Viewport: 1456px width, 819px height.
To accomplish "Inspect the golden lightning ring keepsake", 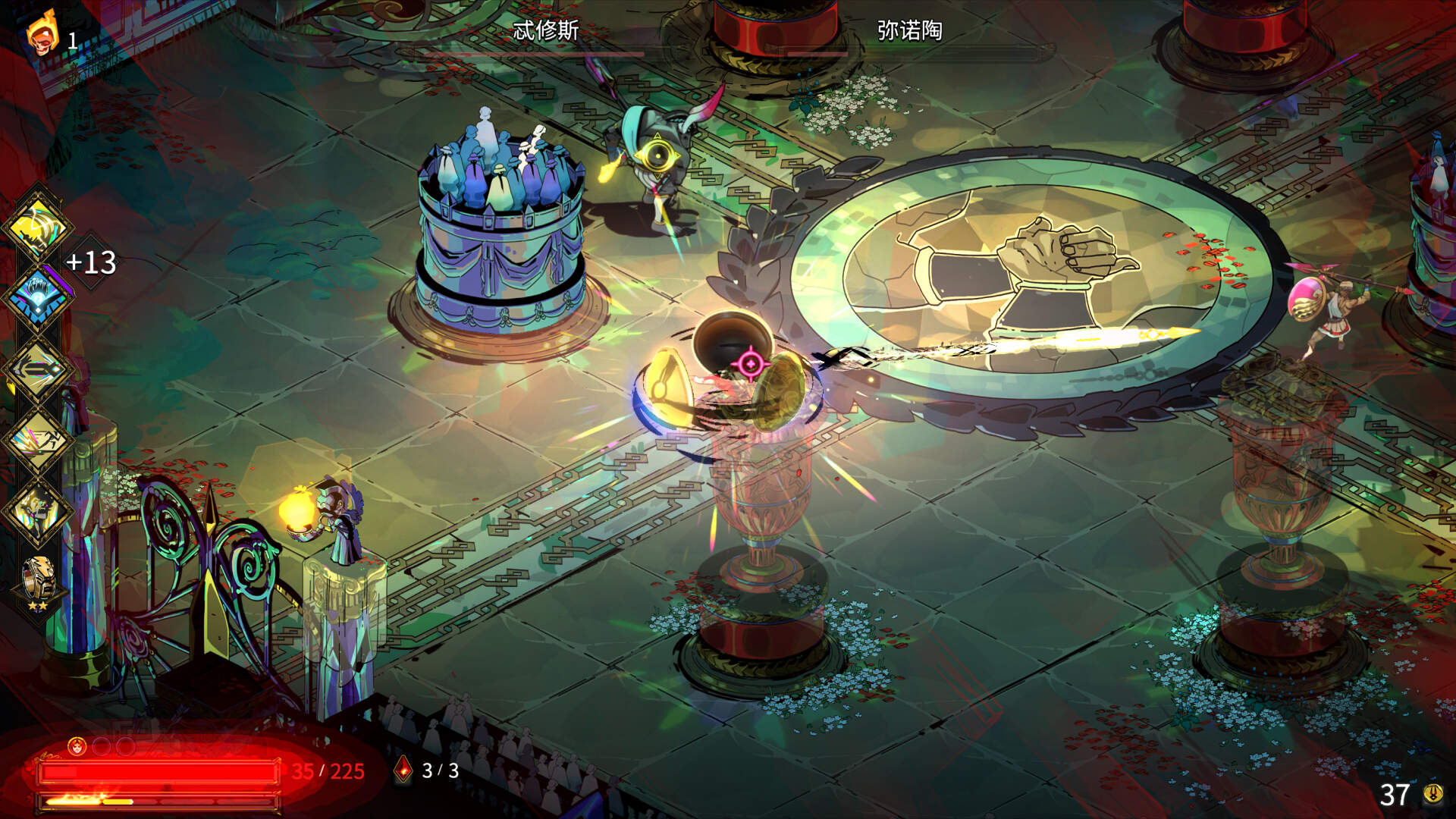I will 38,579.
